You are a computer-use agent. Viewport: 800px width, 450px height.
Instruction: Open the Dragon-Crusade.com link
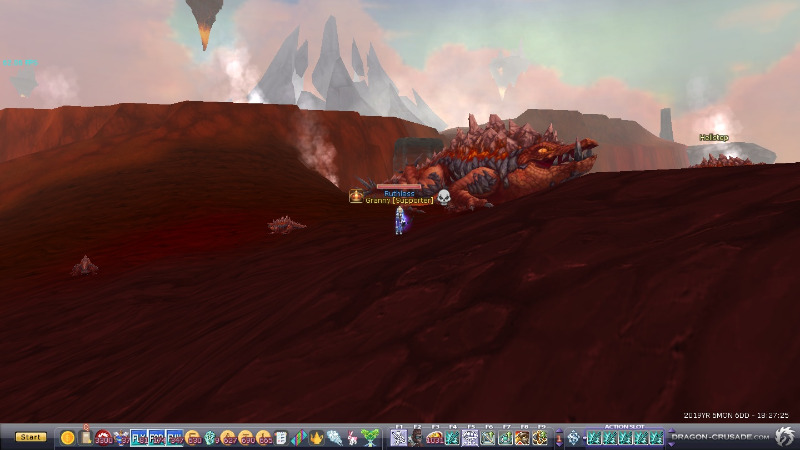(x=720, y=437)
